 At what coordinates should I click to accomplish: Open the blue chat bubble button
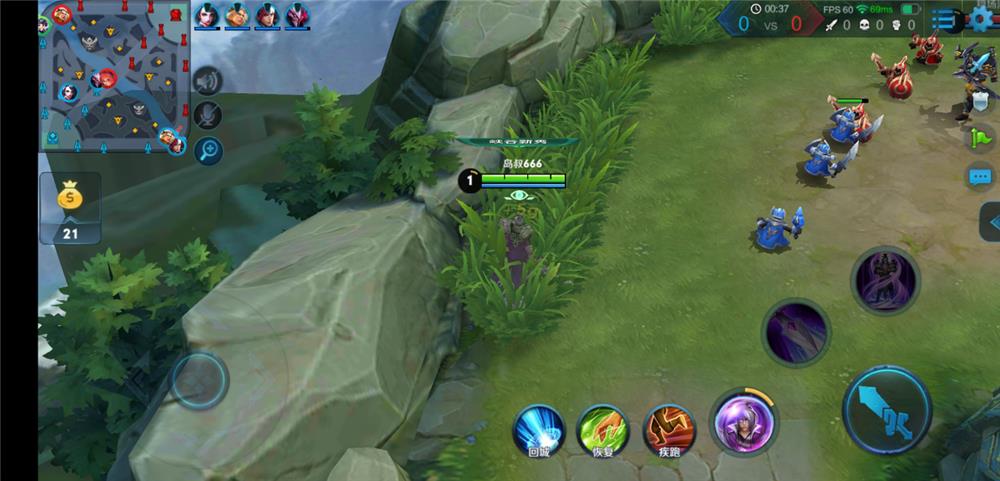(980, 178)
